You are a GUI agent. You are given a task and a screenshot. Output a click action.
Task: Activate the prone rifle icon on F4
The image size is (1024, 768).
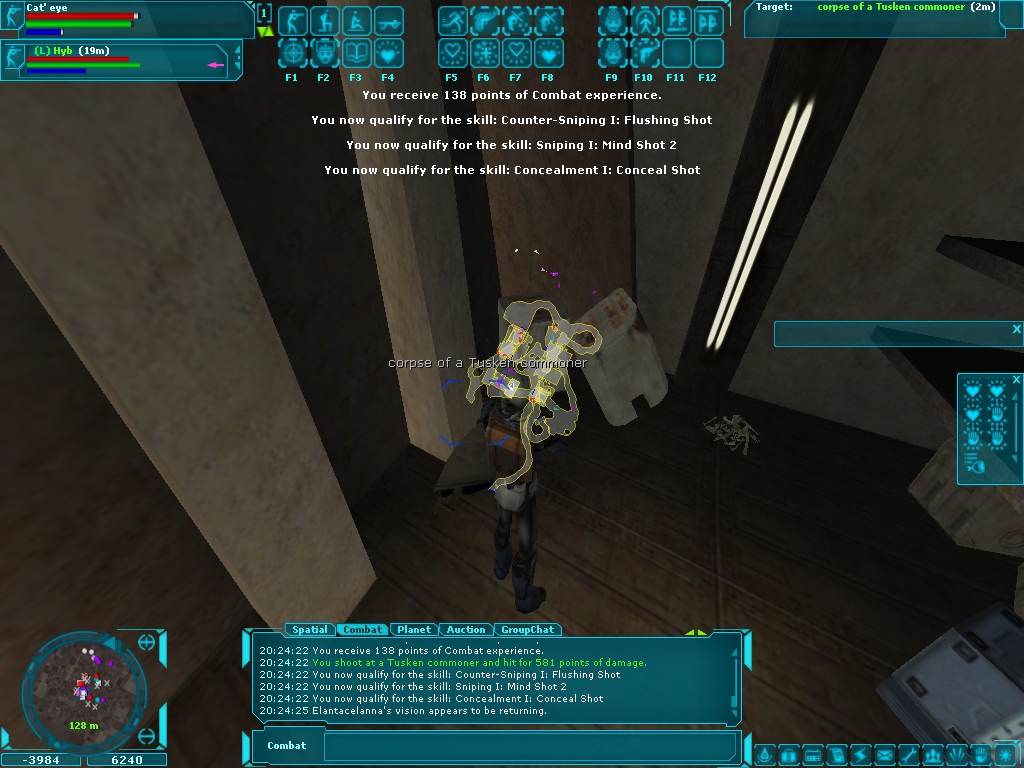(388, 21)
